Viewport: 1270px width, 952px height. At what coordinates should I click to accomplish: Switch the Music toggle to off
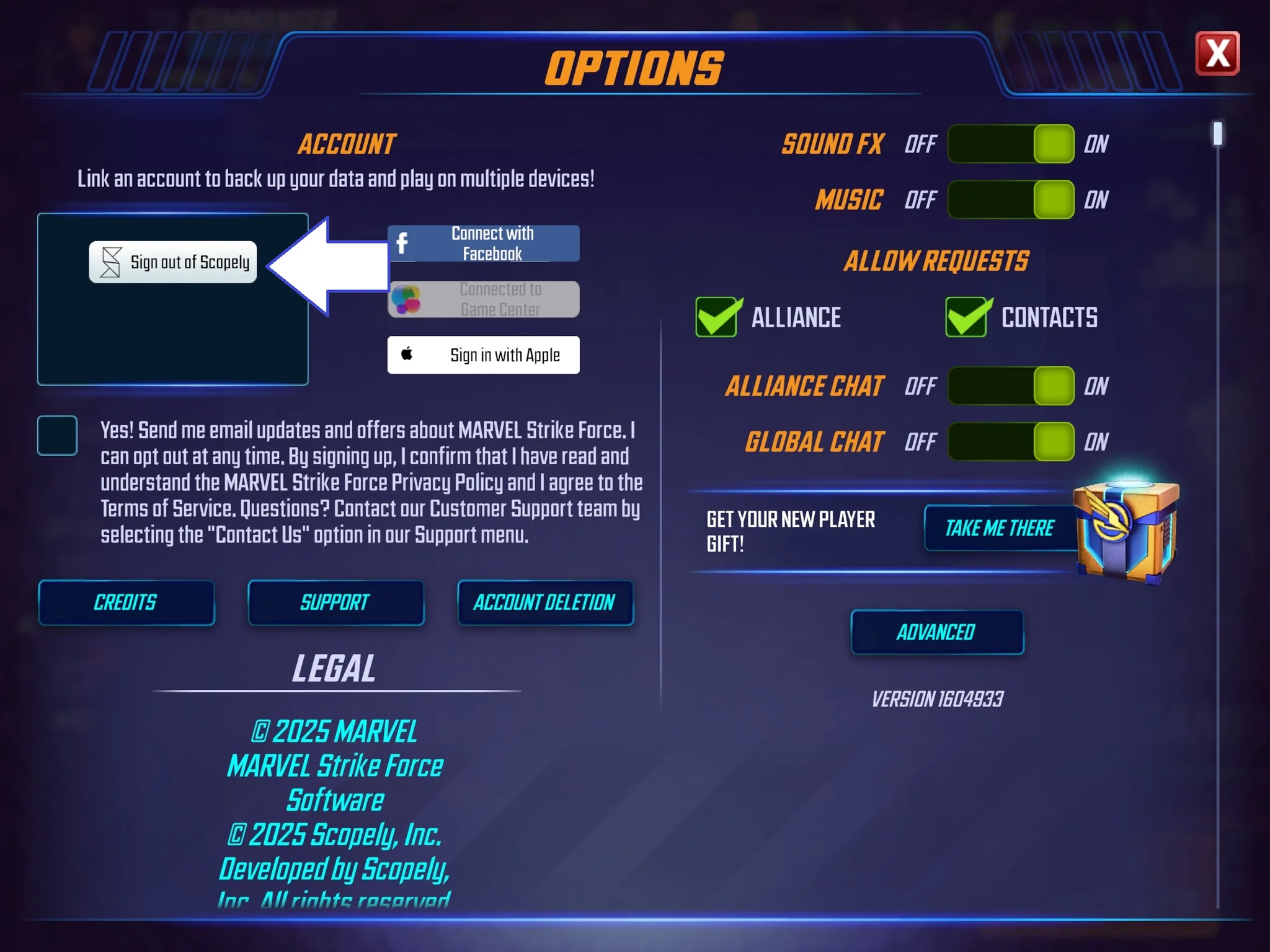pos(1011,200)
